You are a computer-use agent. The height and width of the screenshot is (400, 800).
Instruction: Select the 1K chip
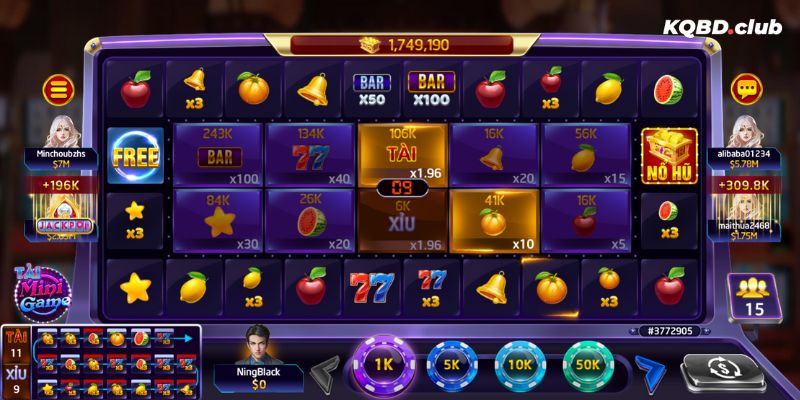pos(381,366)
